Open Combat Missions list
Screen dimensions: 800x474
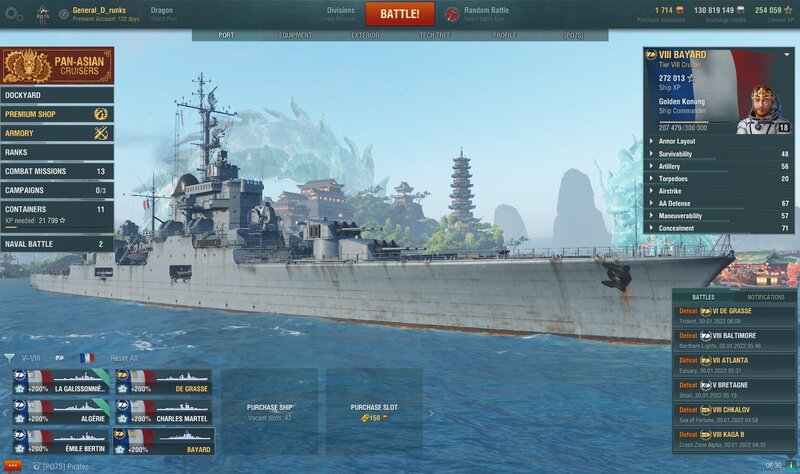(x=57, y=171)
